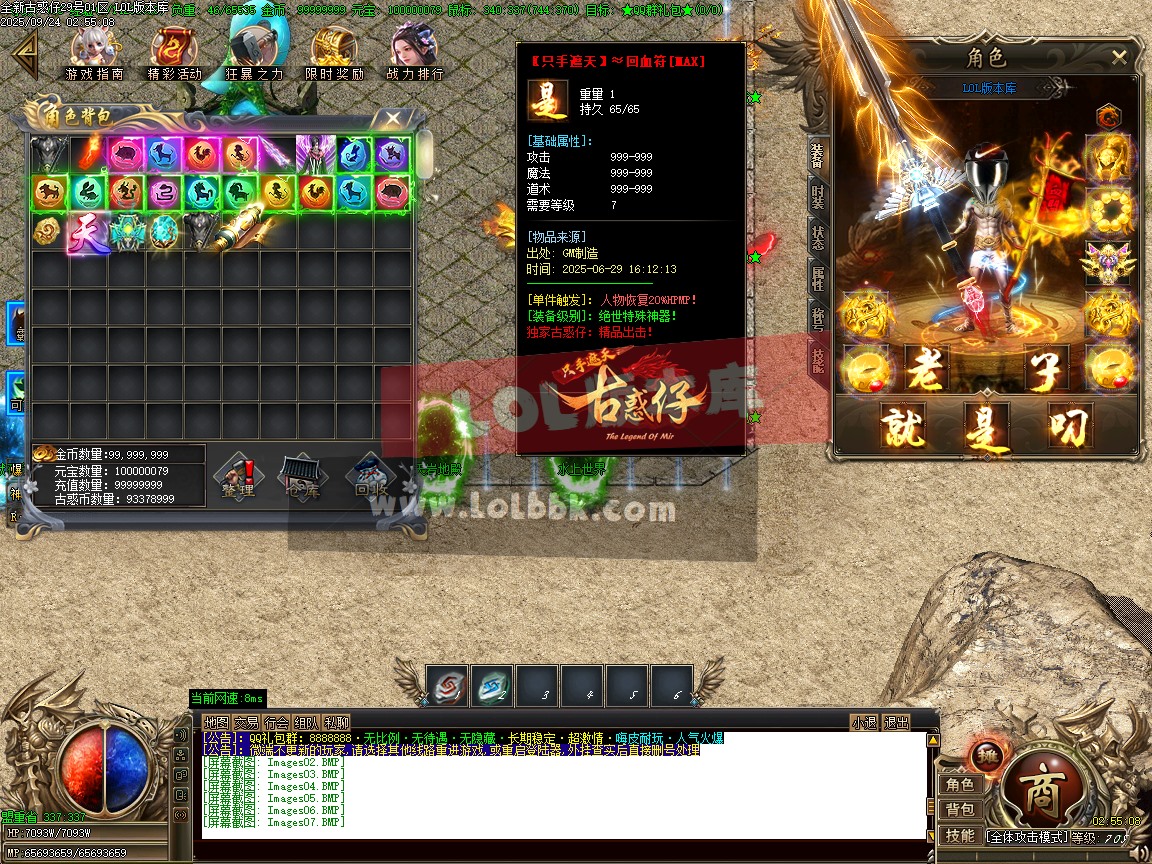Viewport: 1152px width, 864px height.
Task: Open the 仓库 warehouse from the bag
Action: pyautogui.click(x=301, y=477)
